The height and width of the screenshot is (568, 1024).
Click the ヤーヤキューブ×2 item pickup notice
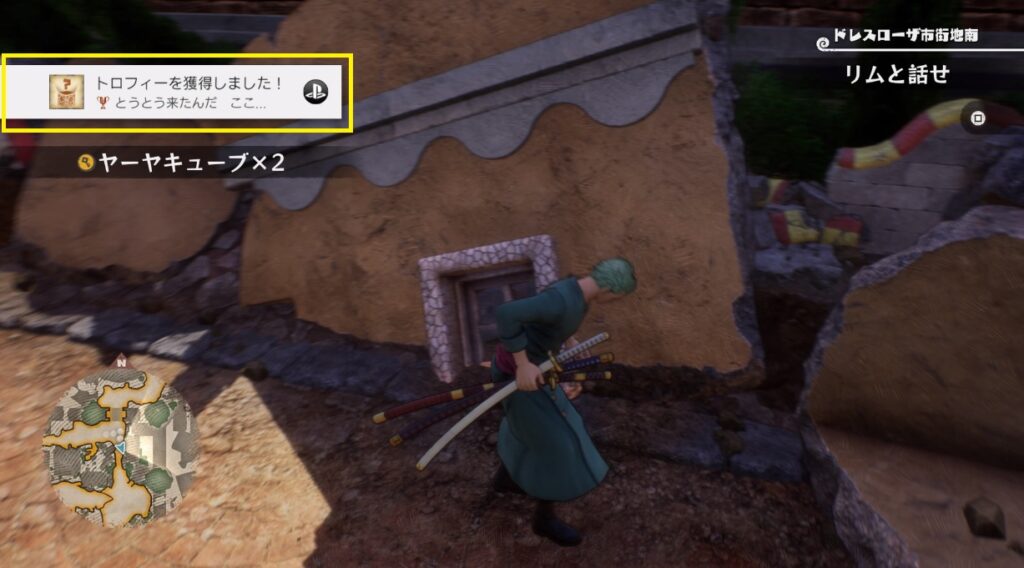coord(182,162)
